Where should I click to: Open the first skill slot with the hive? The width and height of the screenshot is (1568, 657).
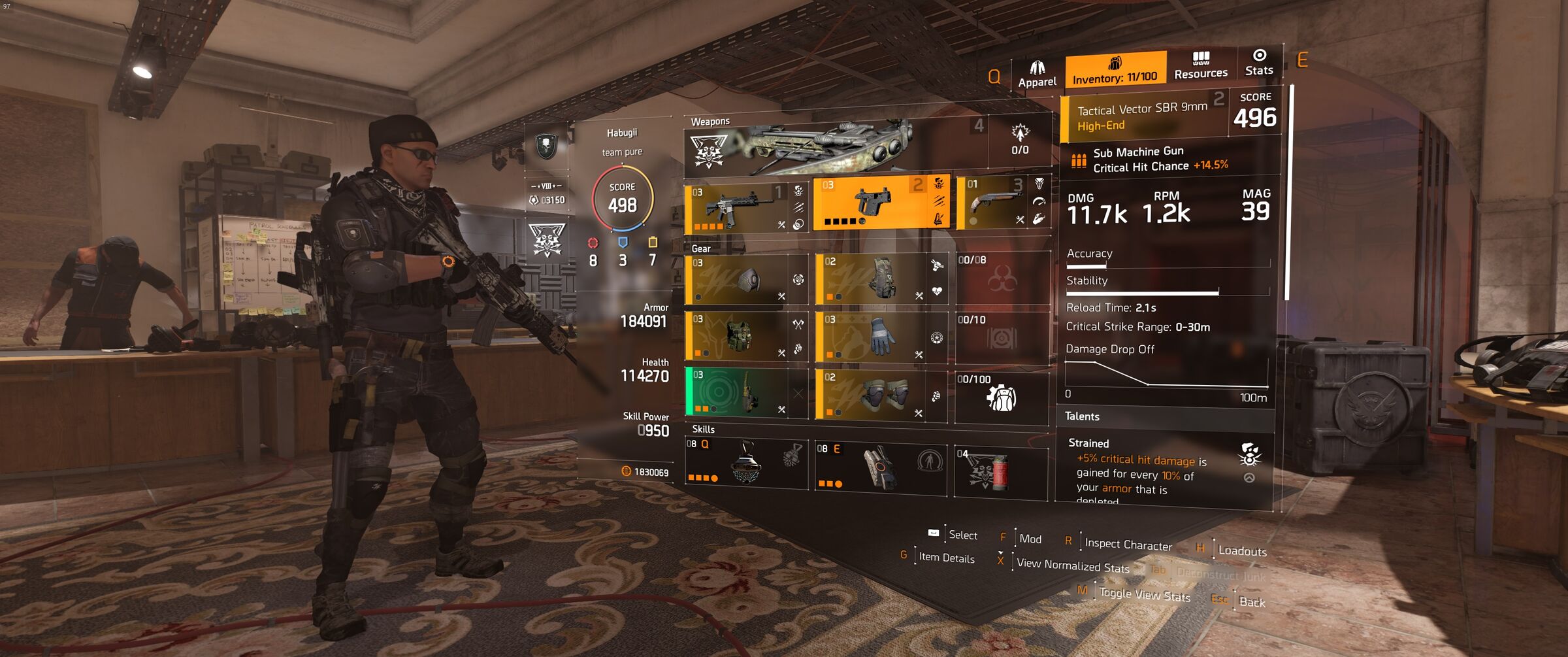(x=746, y=463)
